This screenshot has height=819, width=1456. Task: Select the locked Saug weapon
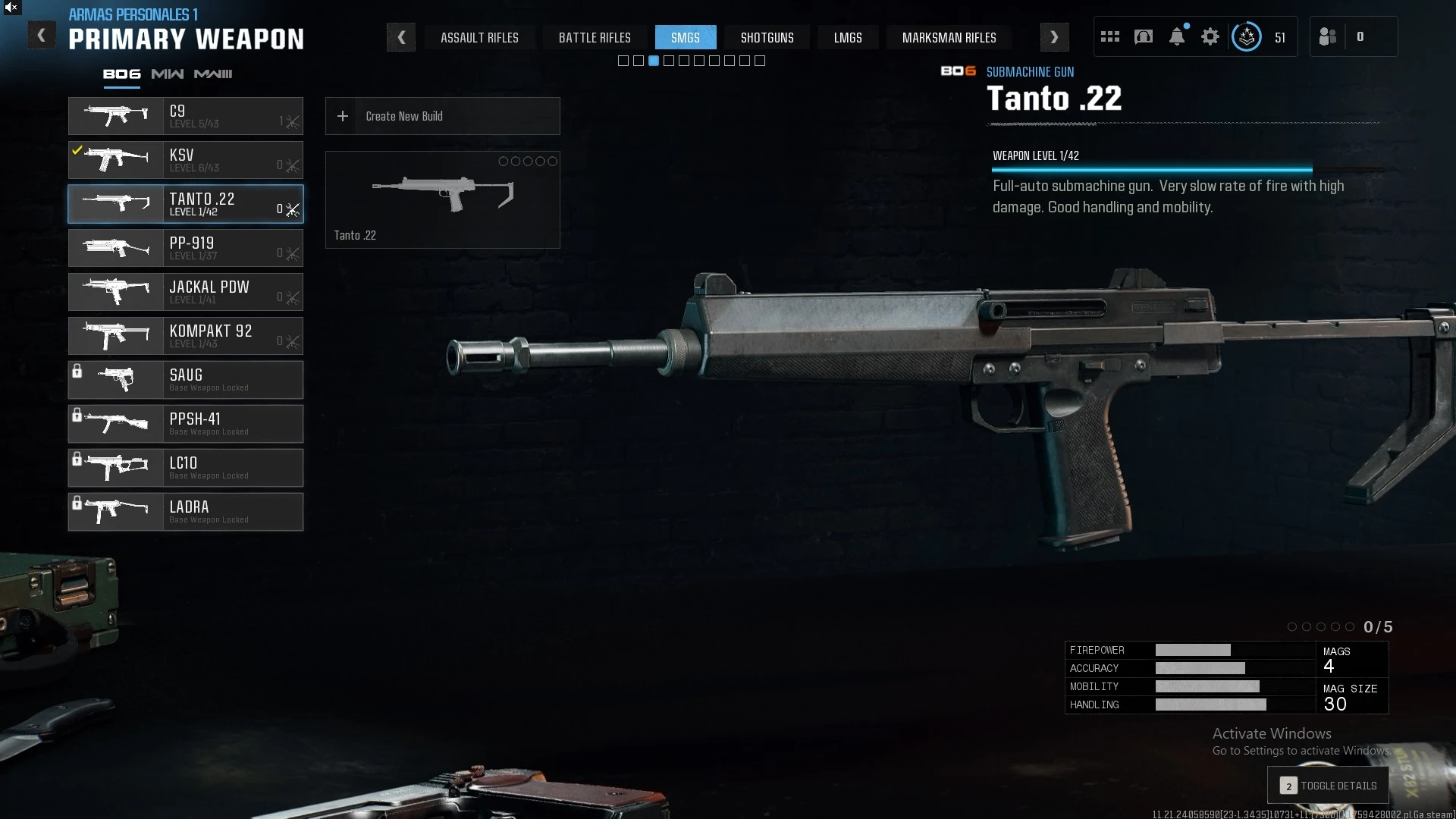pos(186,380)
